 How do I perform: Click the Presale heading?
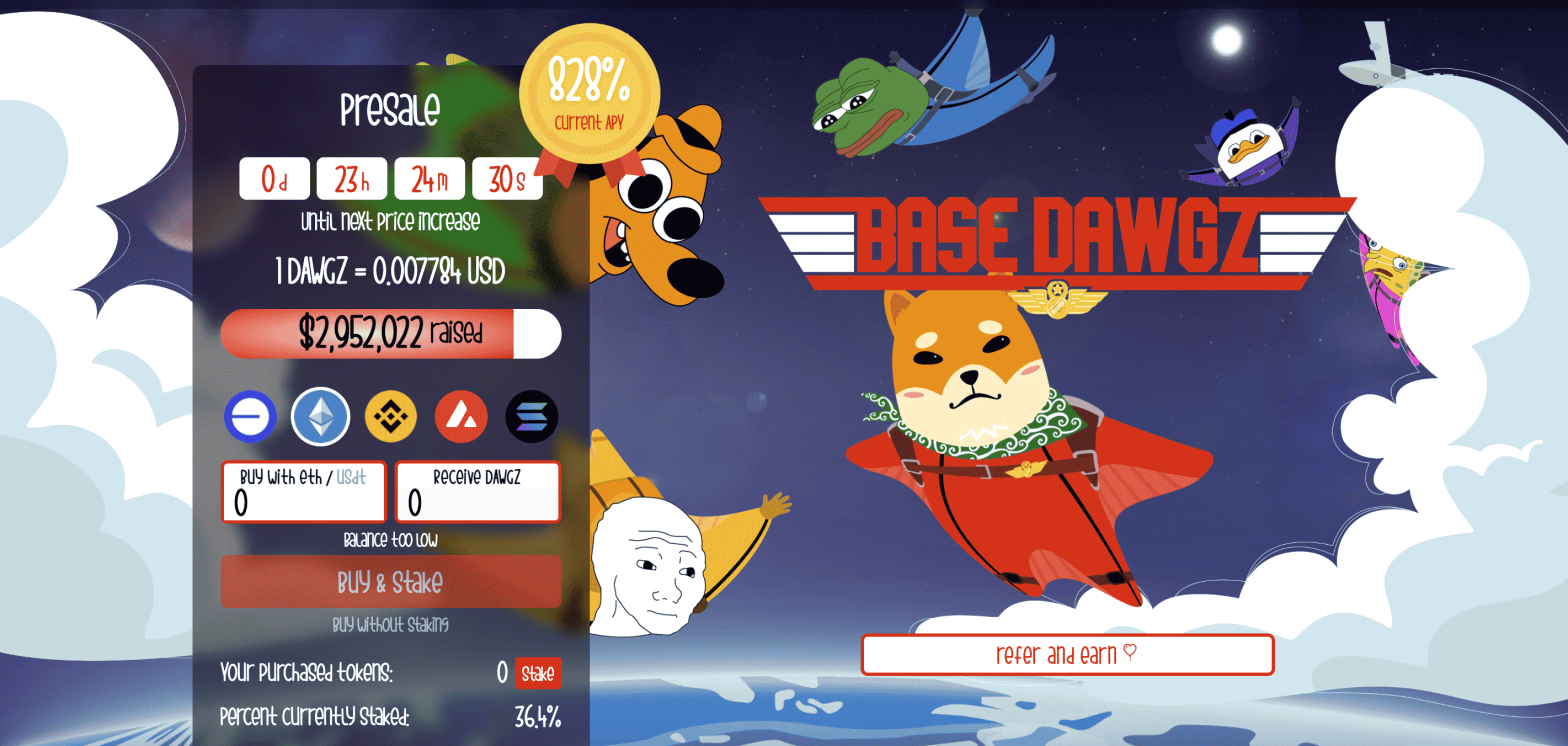[391, 110]
